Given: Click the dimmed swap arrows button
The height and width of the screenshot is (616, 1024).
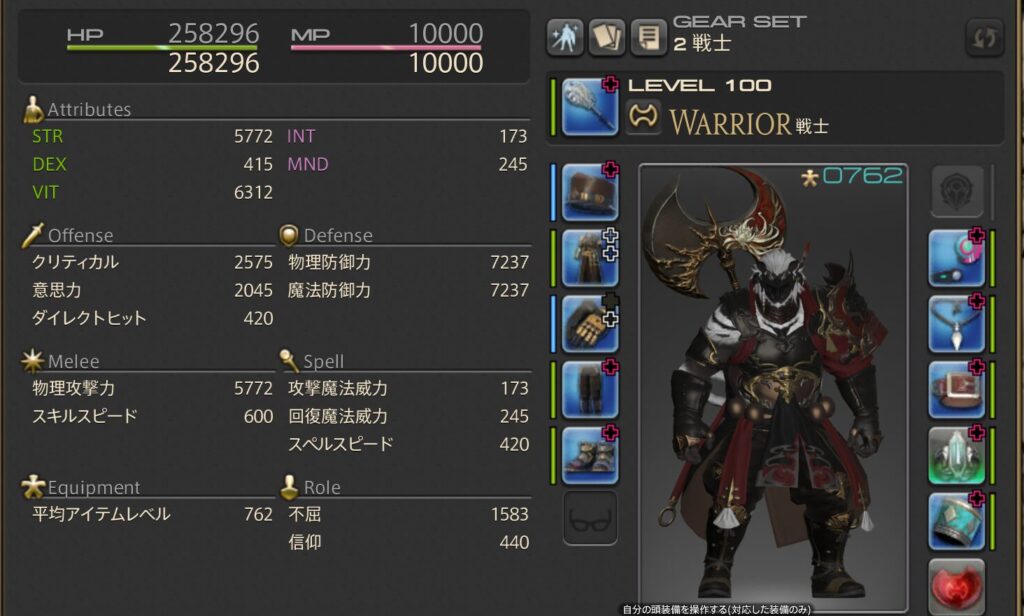Looking at the screenshot, I should point(984,39).
